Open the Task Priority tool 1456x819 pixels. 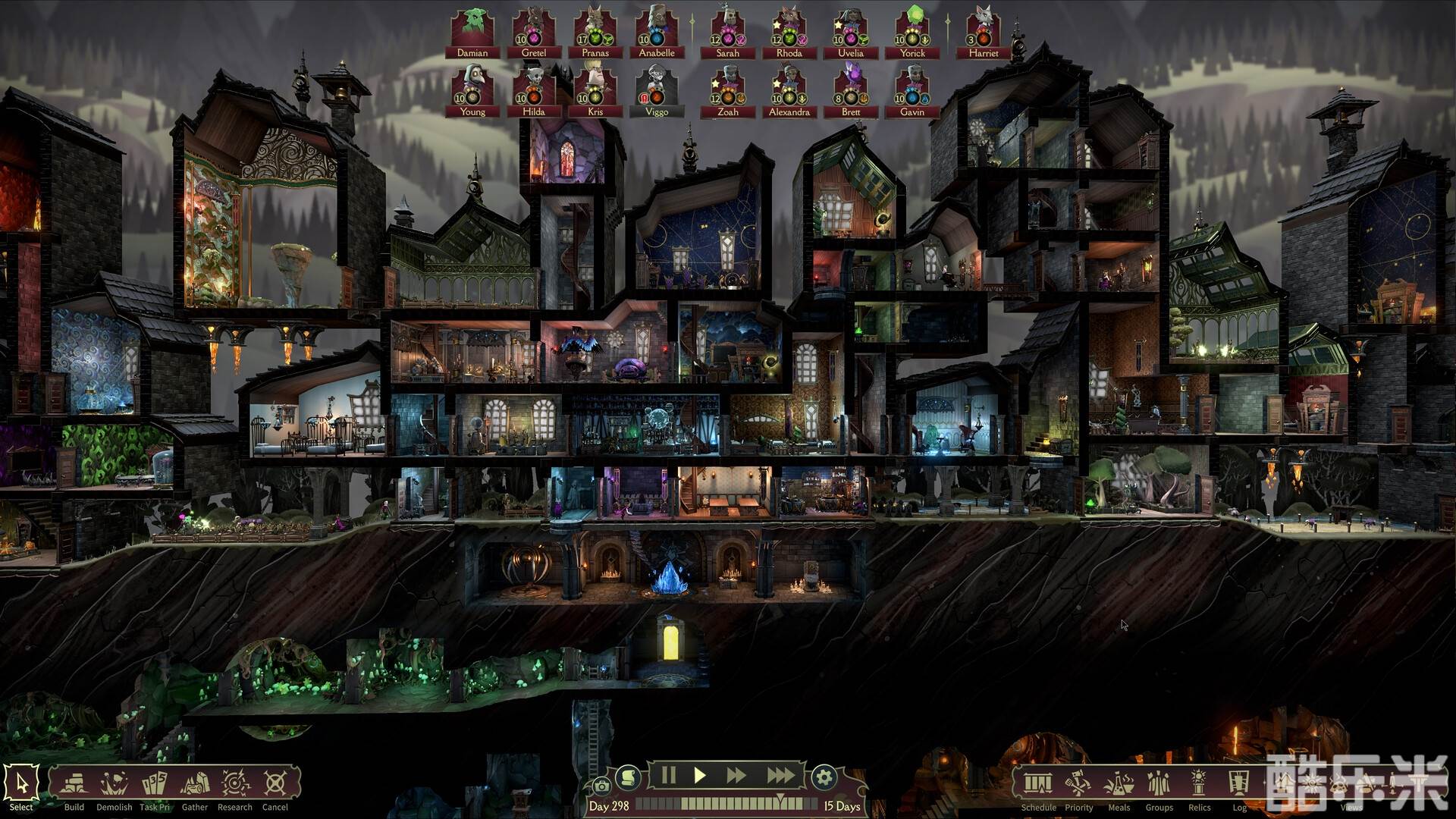[x=155, y=784]
